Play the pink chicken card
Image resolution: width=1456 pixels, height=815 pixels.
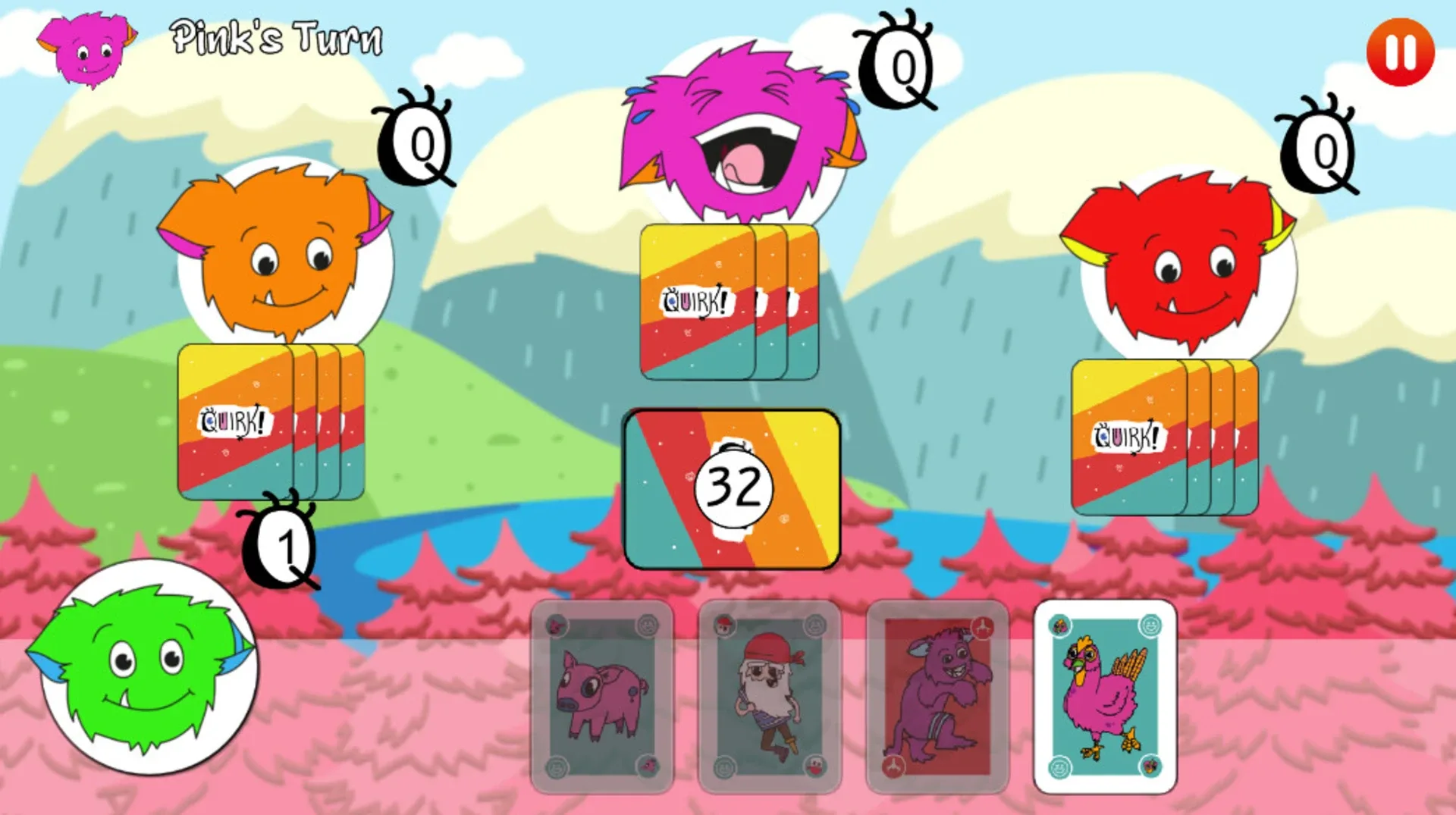(x=1105, y=697)
